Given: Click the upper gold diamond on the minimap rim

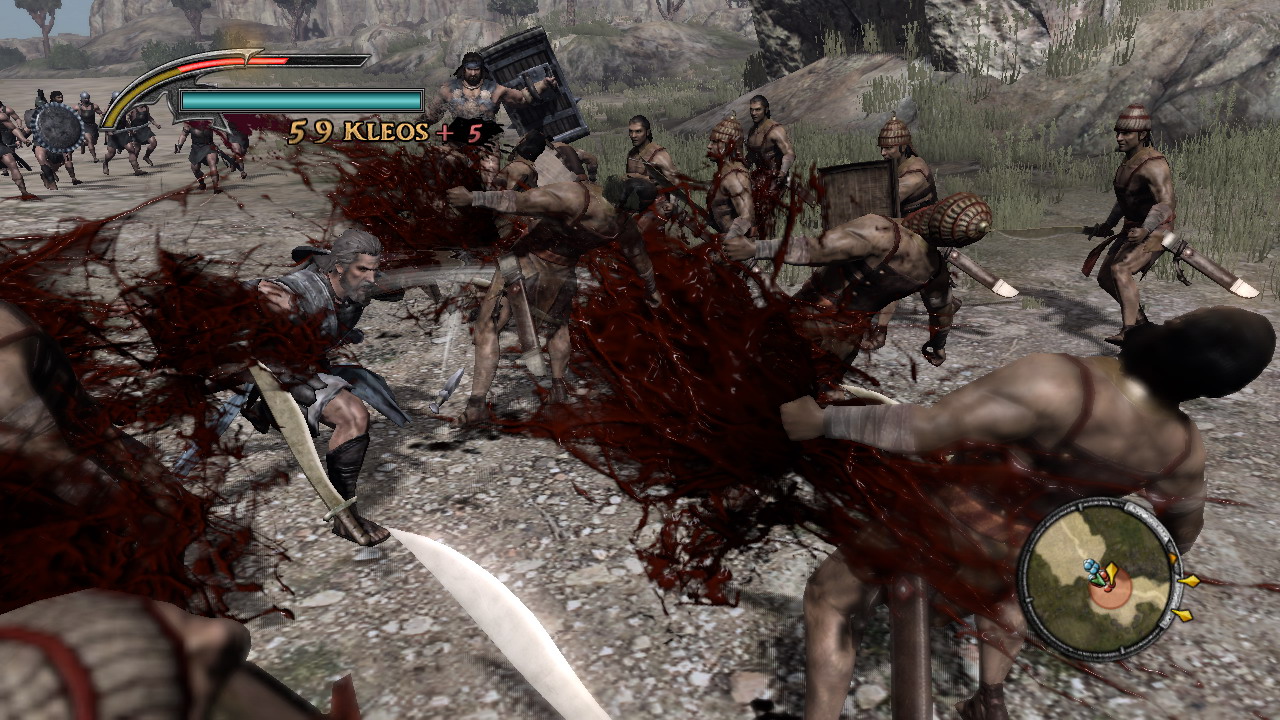Looking at the screenshot, I should (1173, 557).
